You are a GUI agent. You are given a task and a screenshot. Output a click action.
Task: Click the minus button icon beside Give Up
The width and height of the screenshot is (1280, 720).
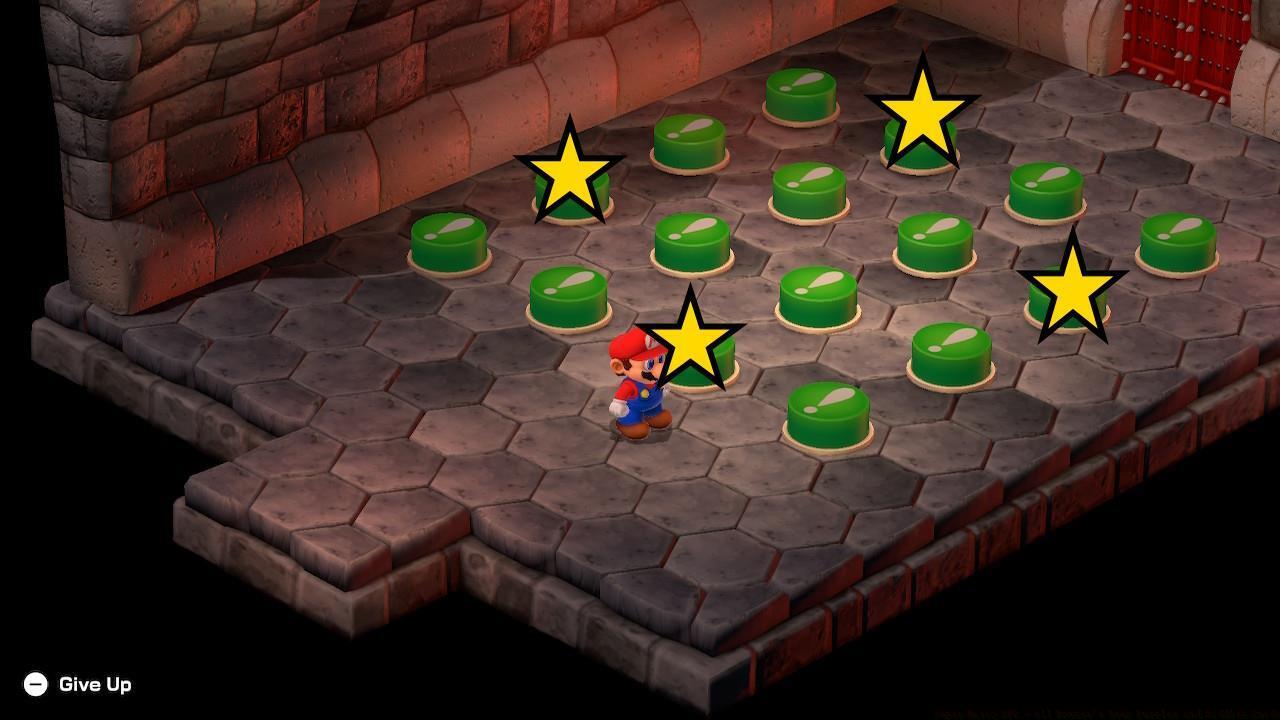[x=36, y=685]
